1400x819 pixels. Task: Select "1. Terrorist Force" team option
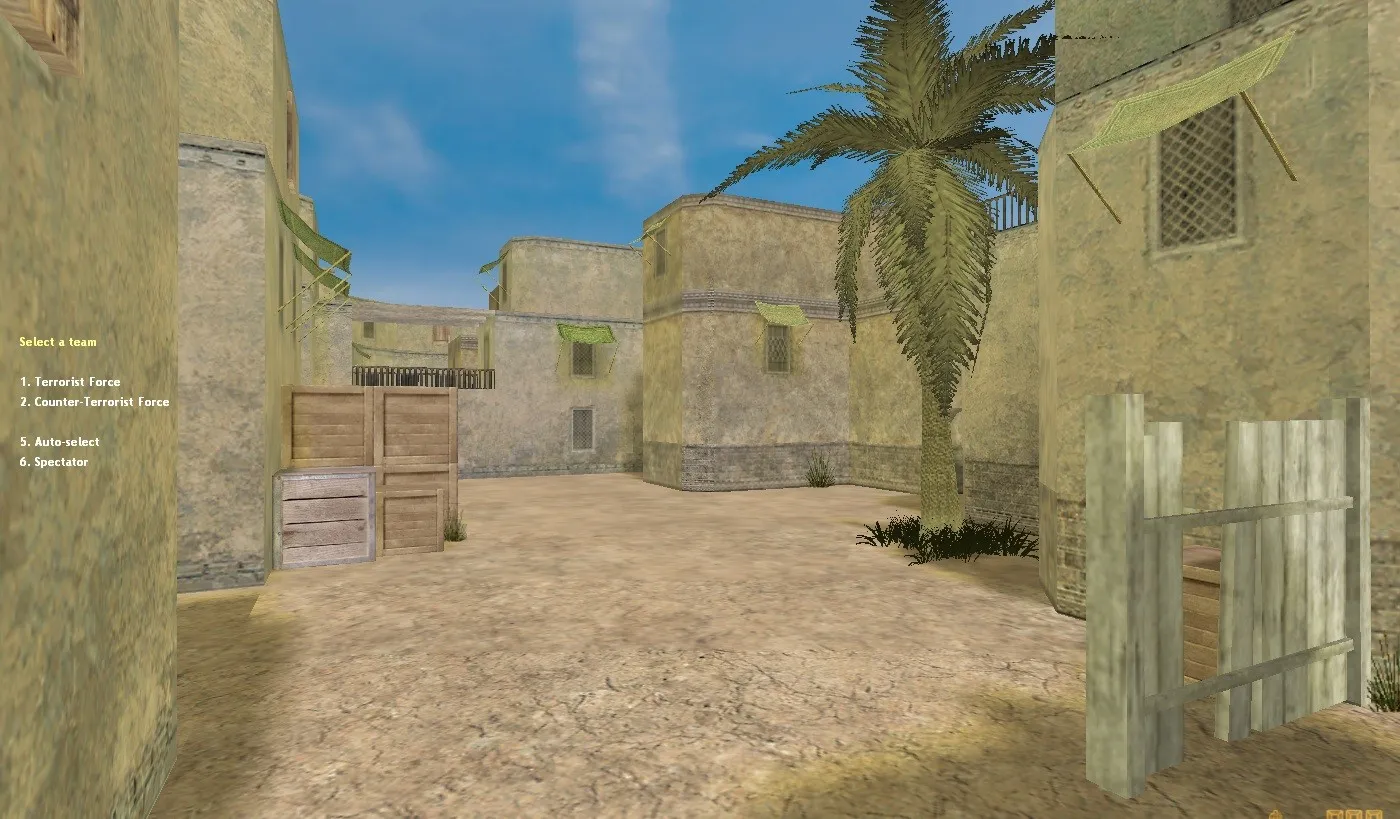point(70,381)
